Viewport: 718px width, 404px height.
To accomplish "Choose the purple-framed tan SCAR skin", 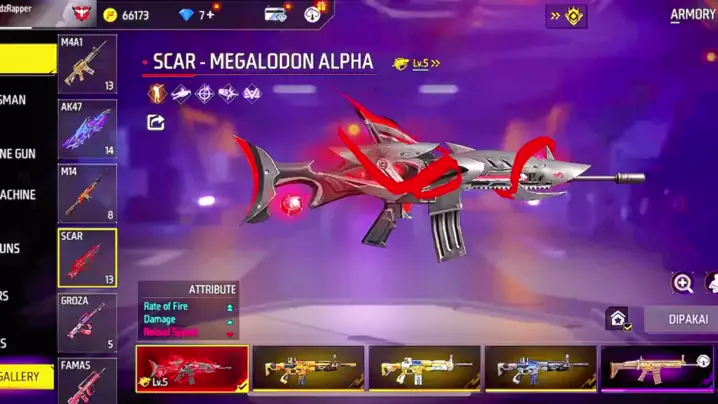I will [x=656, y=368].
